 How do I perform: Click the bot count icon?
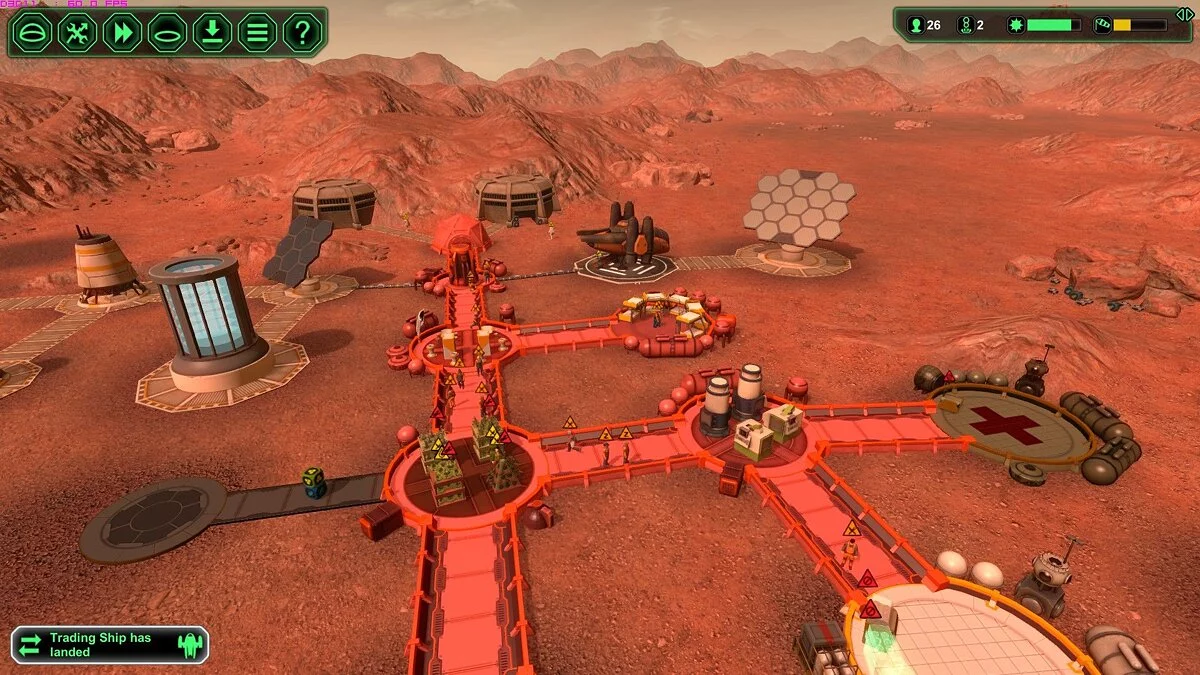click(965, 25)
